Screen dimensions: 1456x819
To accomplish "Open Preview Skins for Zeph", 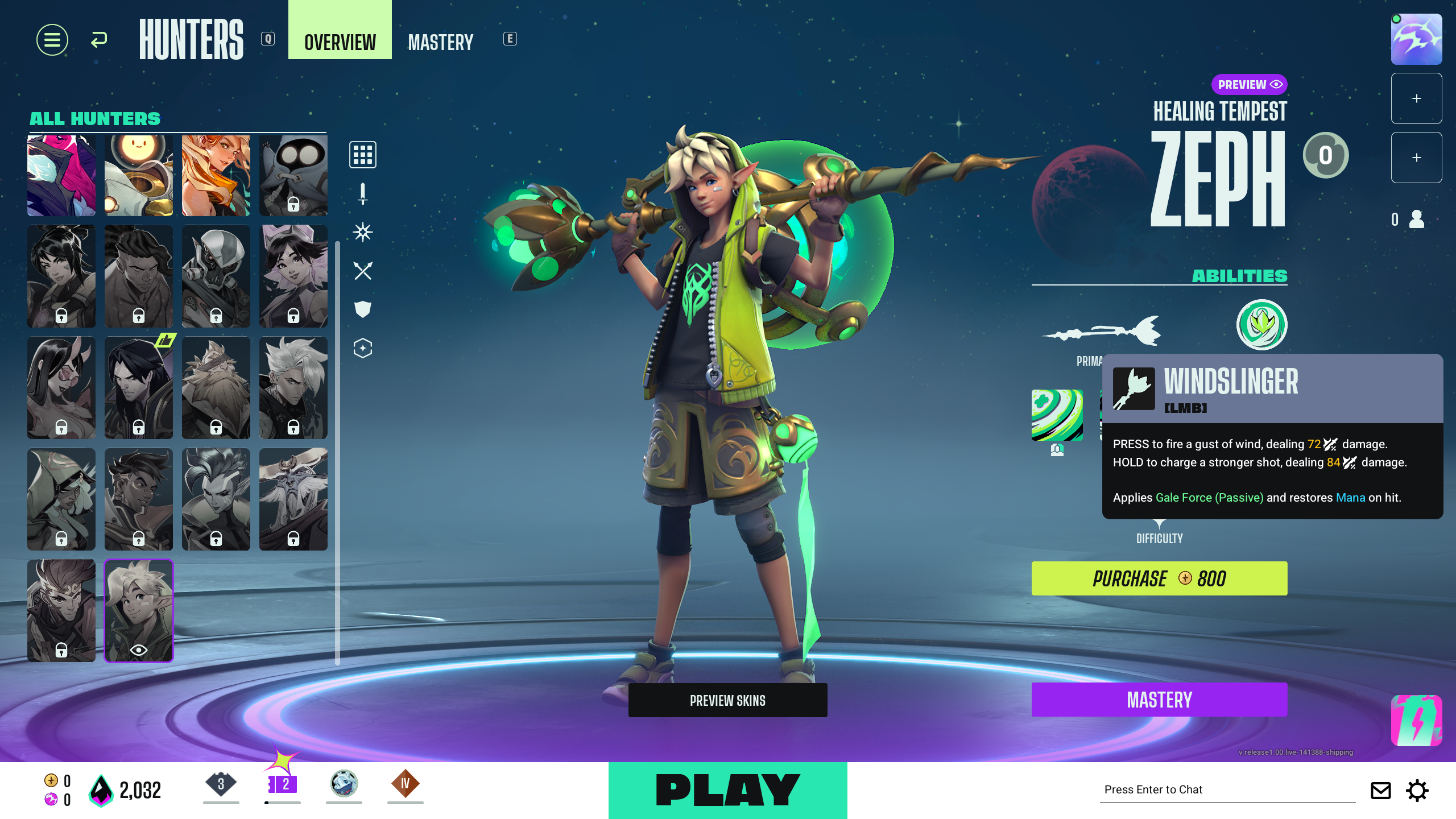I will (727, 700).
